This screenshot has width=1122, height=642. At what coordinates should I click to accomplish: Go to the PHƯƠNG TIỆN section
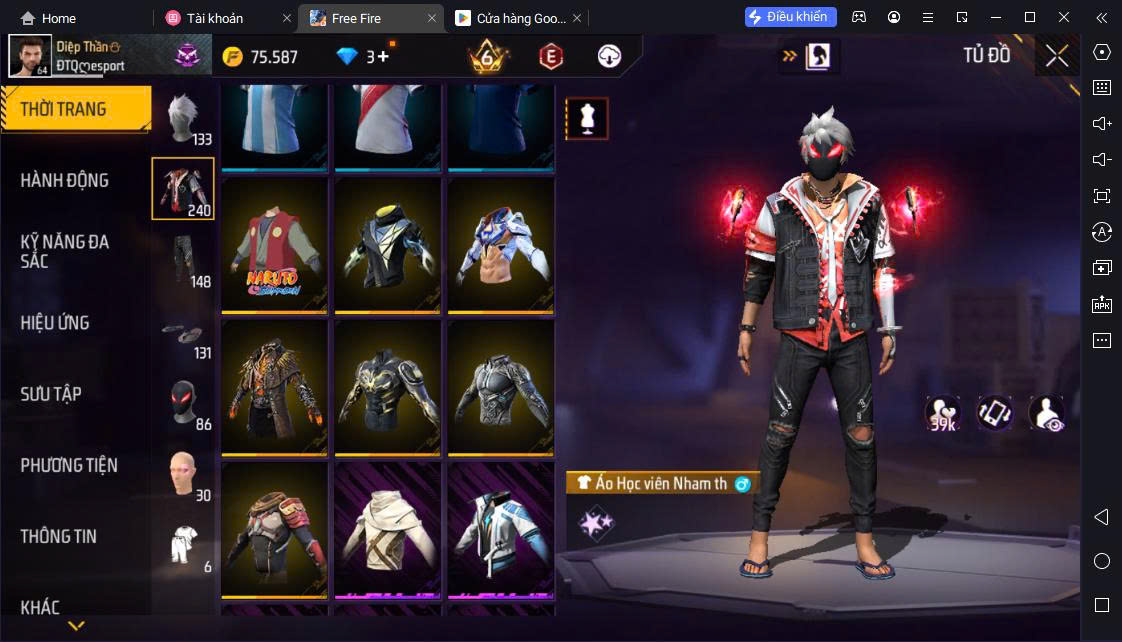[69, 465]
